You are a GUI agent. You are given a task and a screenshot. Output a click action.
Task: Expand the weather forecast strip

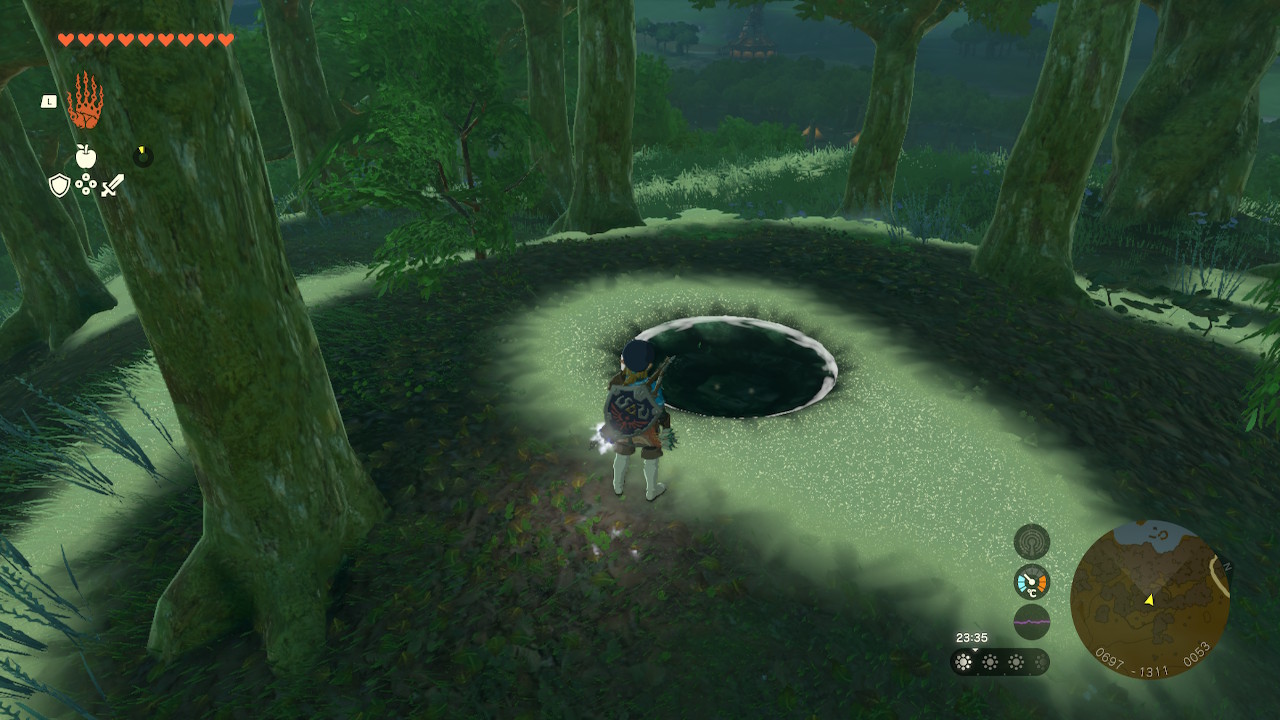1000,662
